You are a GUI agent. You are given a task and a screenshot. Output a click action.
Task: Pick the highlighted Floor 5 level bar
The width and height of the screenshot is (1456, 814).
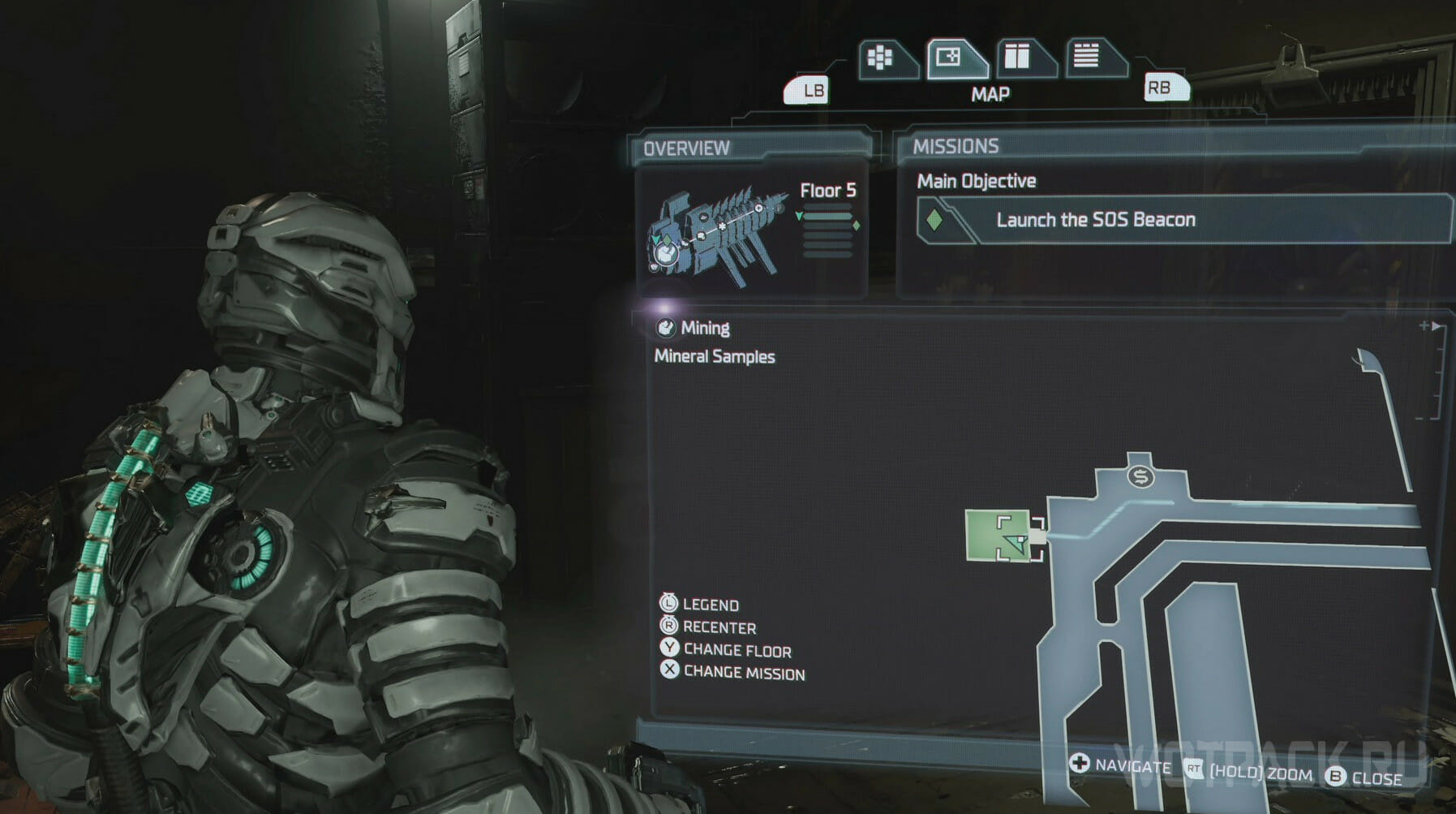[827, 217]
